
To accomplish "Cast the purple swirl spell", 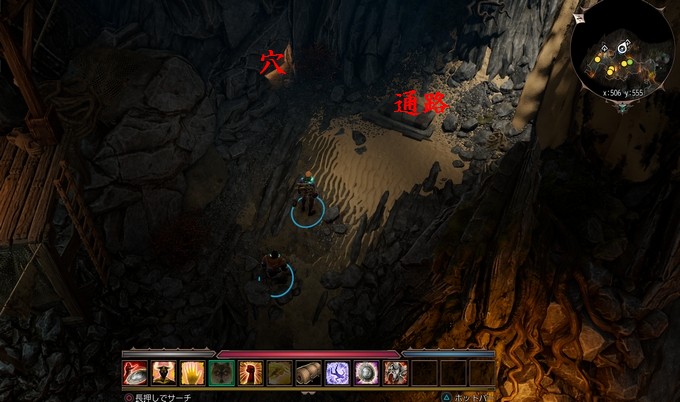I will [x=338, y=373].
